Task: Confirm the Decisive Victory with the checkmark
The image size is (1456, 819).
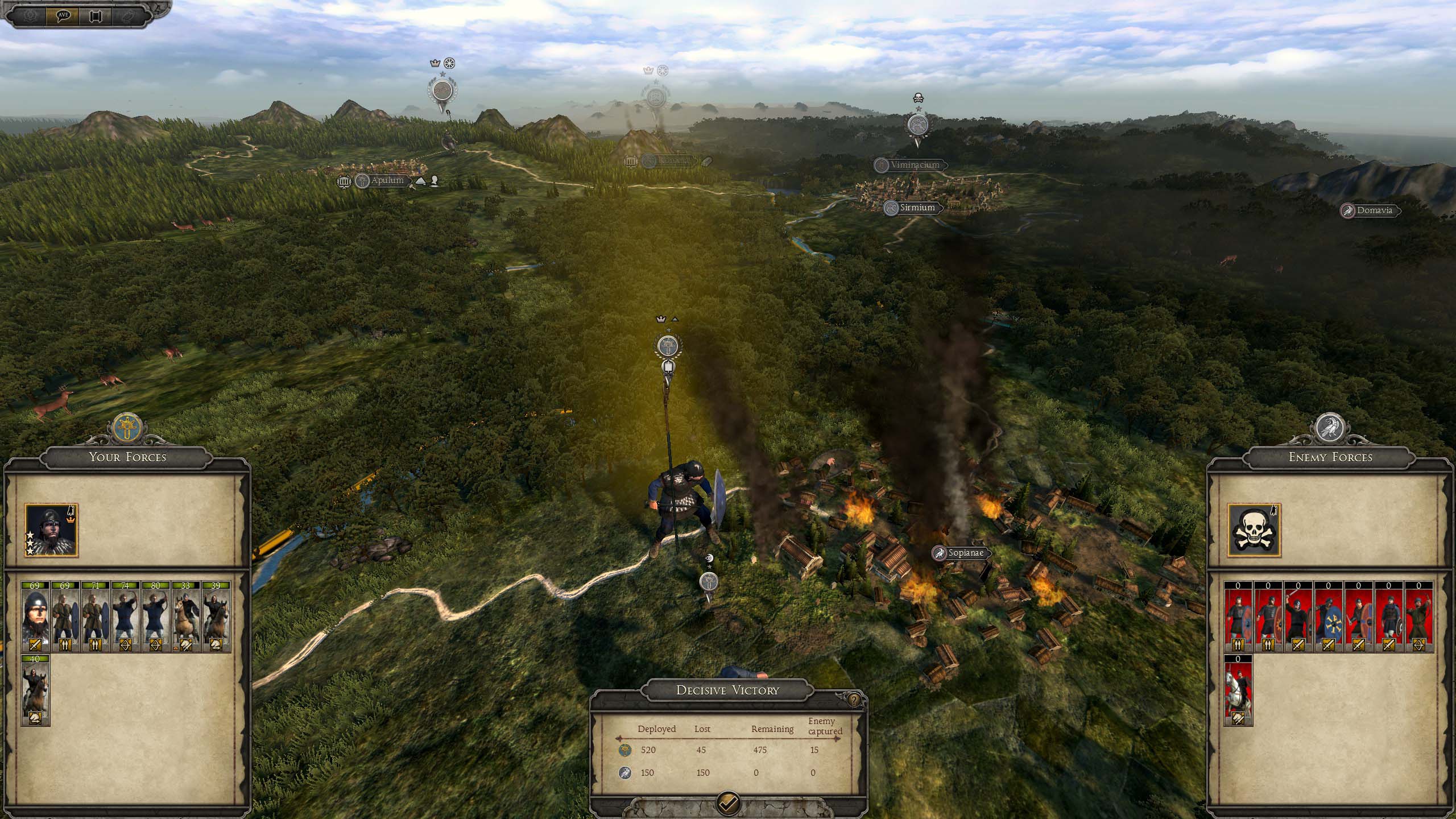Action: [729, 803]
